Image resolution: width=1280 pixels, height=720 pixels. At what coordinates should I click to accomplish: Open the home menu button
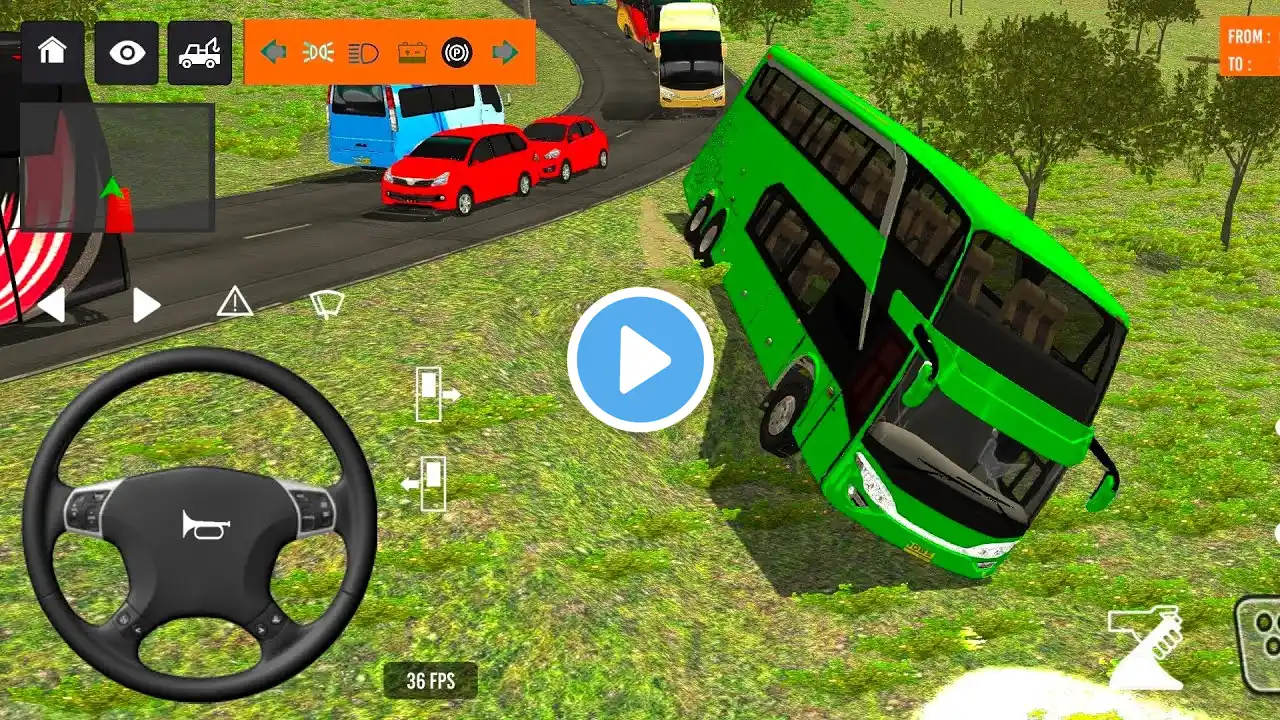pyautogui.click(x=52, y=53)
